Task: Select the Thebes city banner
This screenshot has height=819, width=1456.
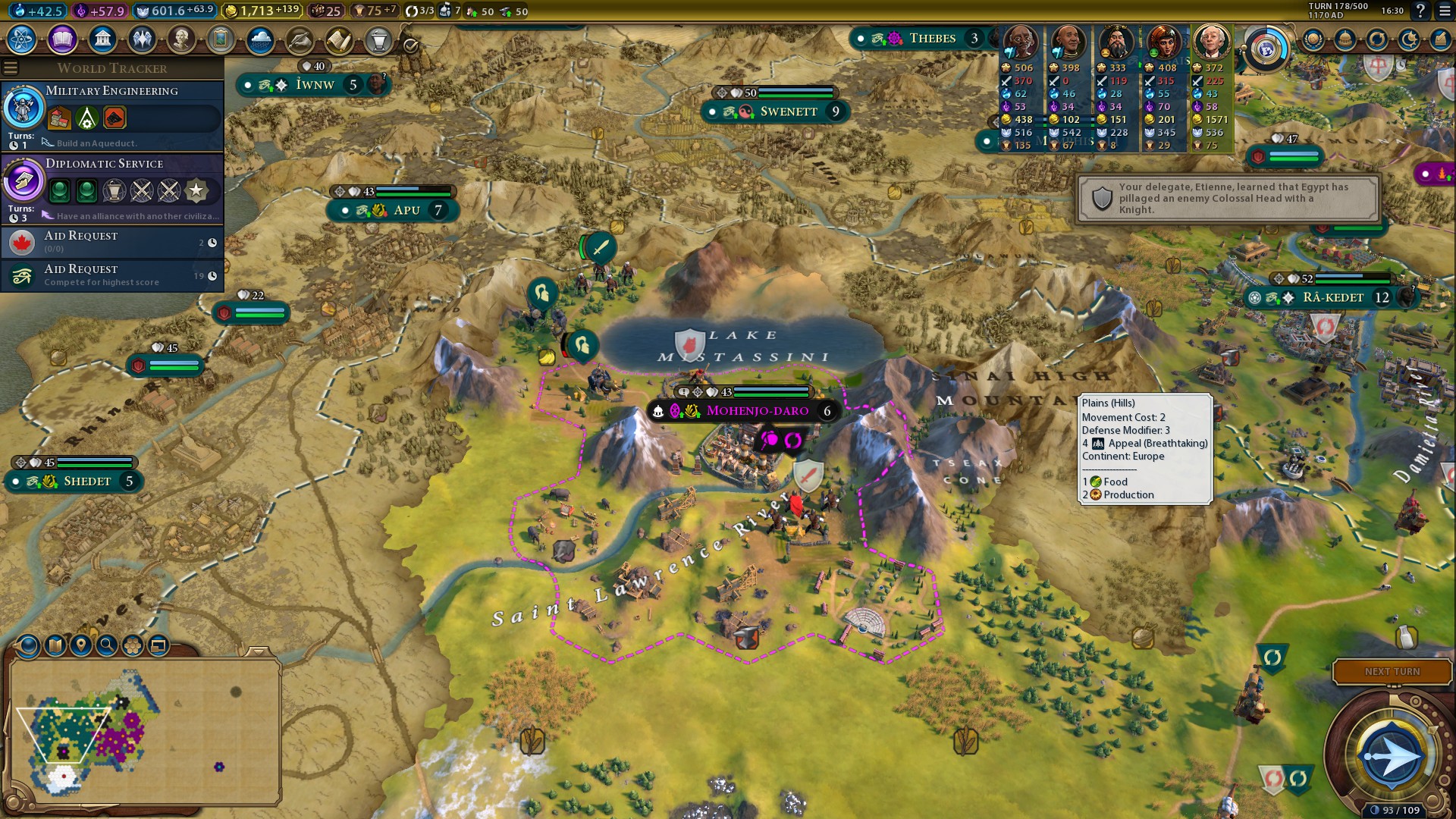Action: [932, 38]
